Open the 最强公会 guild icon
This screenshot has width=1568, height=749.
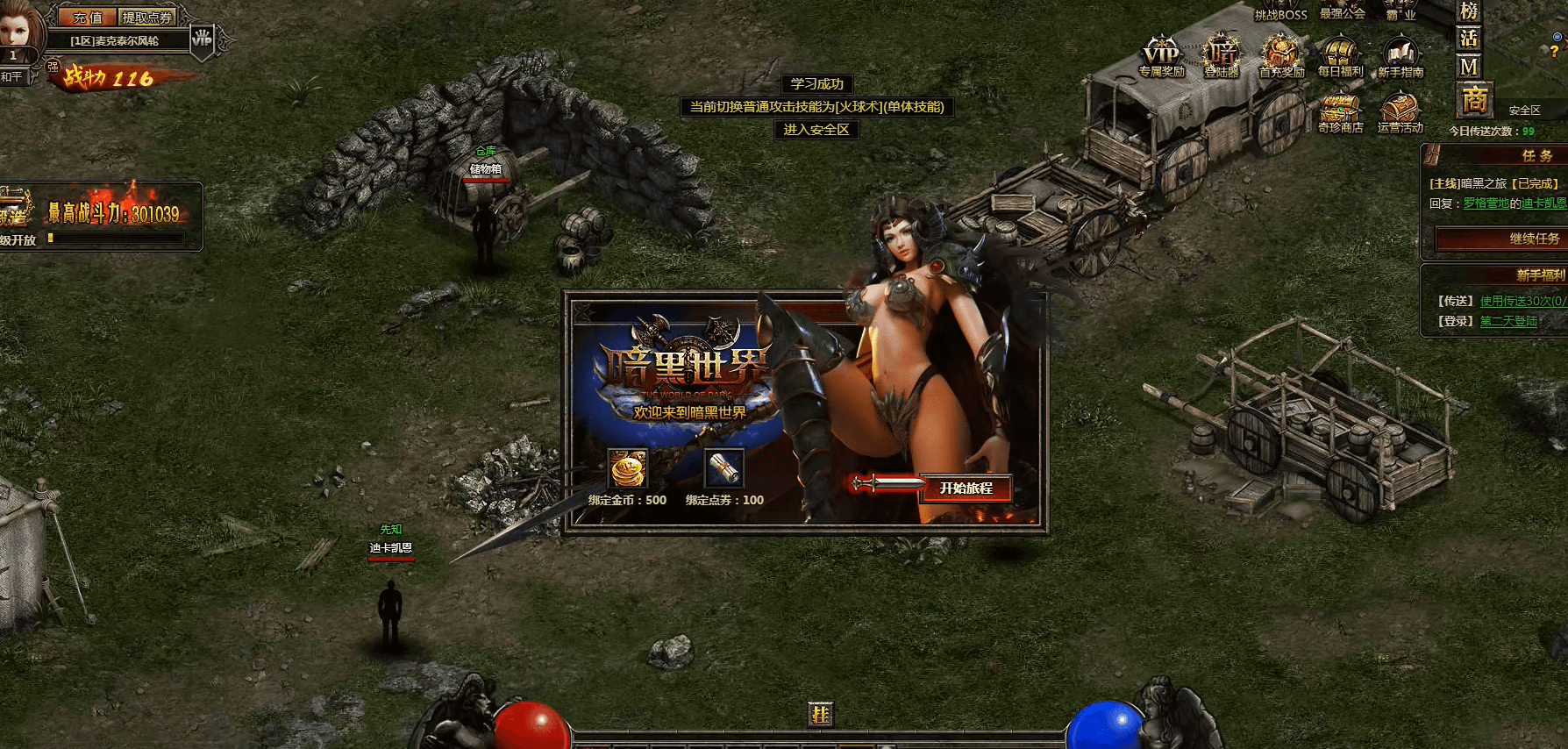[x=1342, y=11]
